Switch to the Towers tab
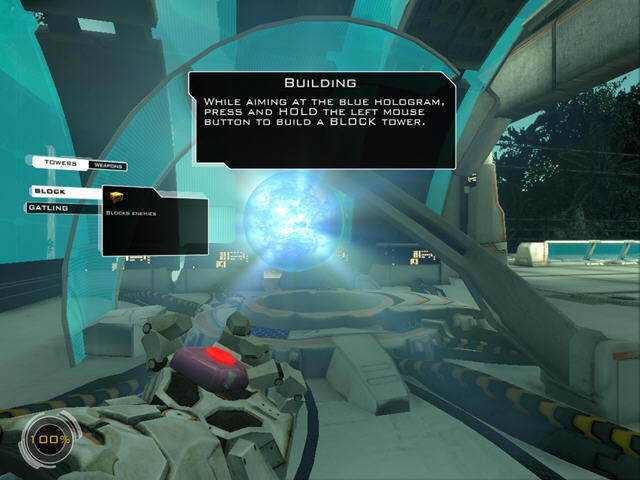640x480 pixels. click(x=61, y=163)
